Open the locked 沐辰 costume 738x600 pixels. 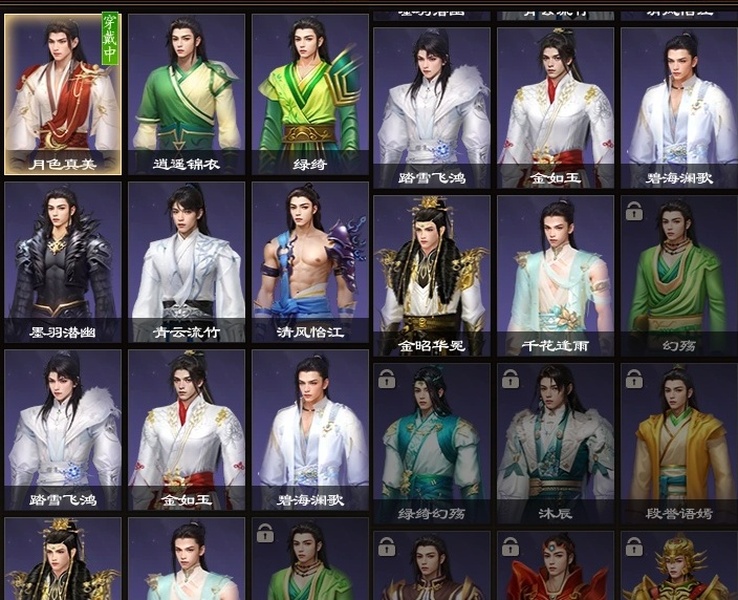pyautogui.click(x=556, y=440)
